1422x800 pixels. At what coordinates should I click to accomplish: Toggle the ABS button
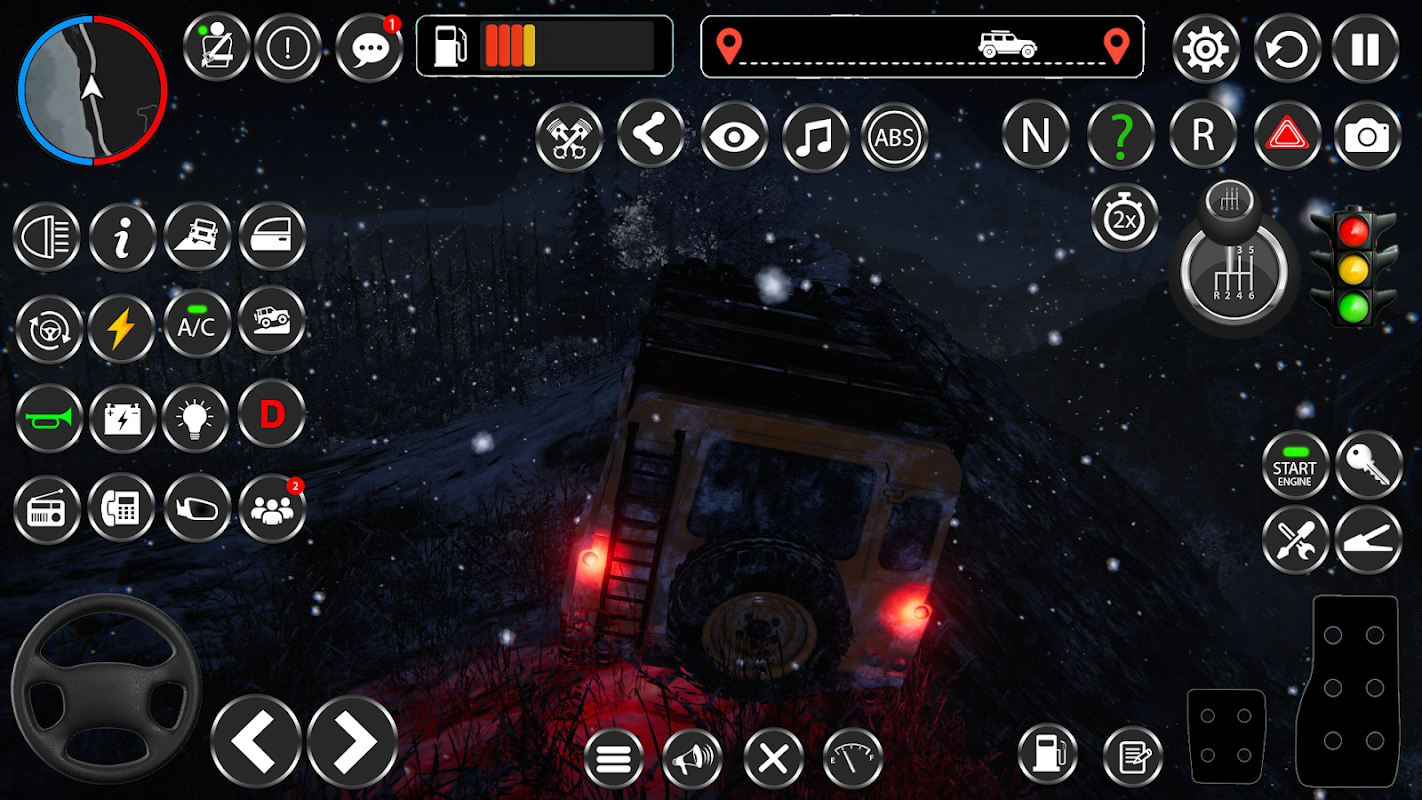coord(894,137)
